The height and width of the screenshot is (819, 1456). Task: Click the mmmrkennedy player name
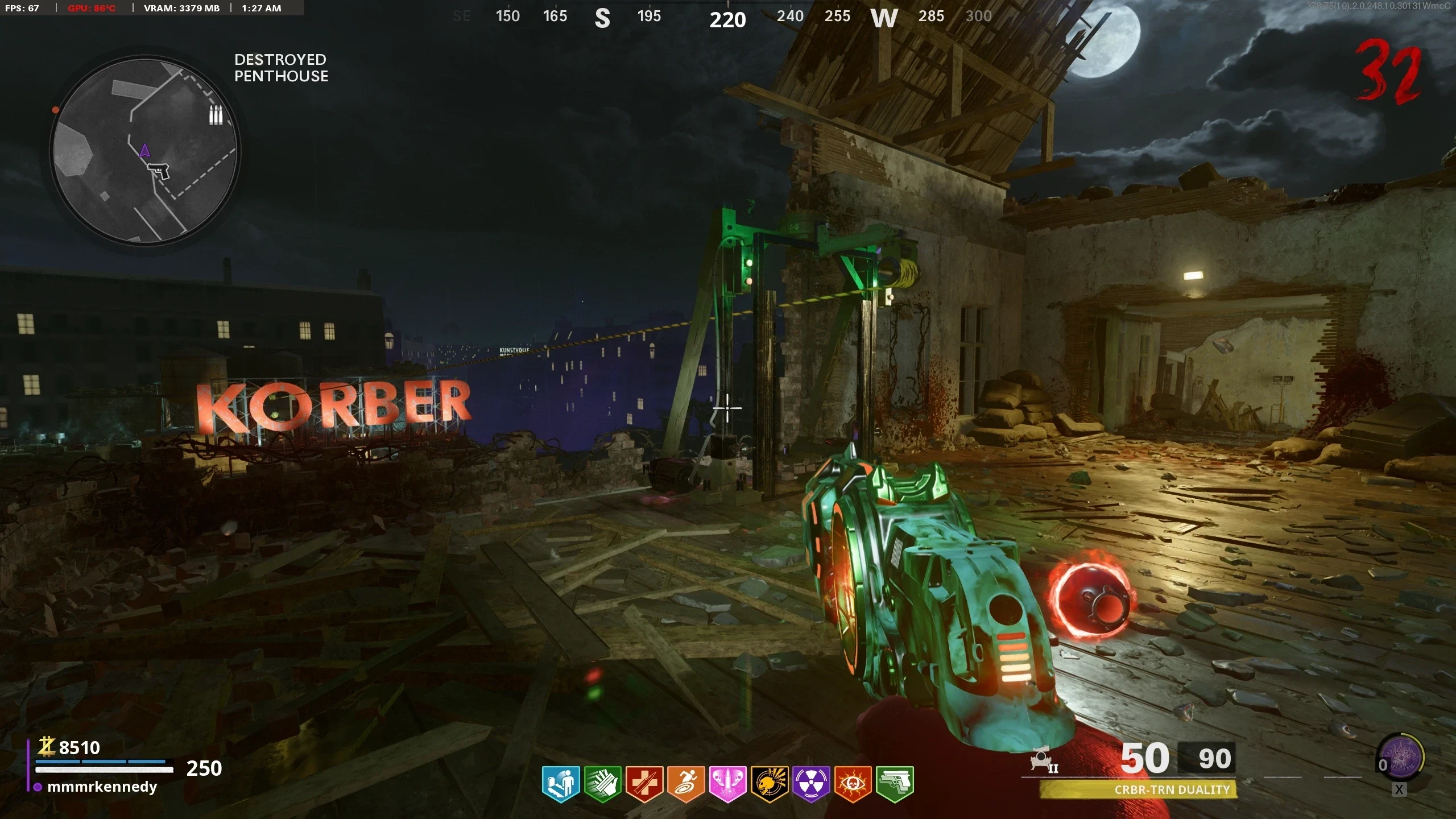[x=102, y=787]
